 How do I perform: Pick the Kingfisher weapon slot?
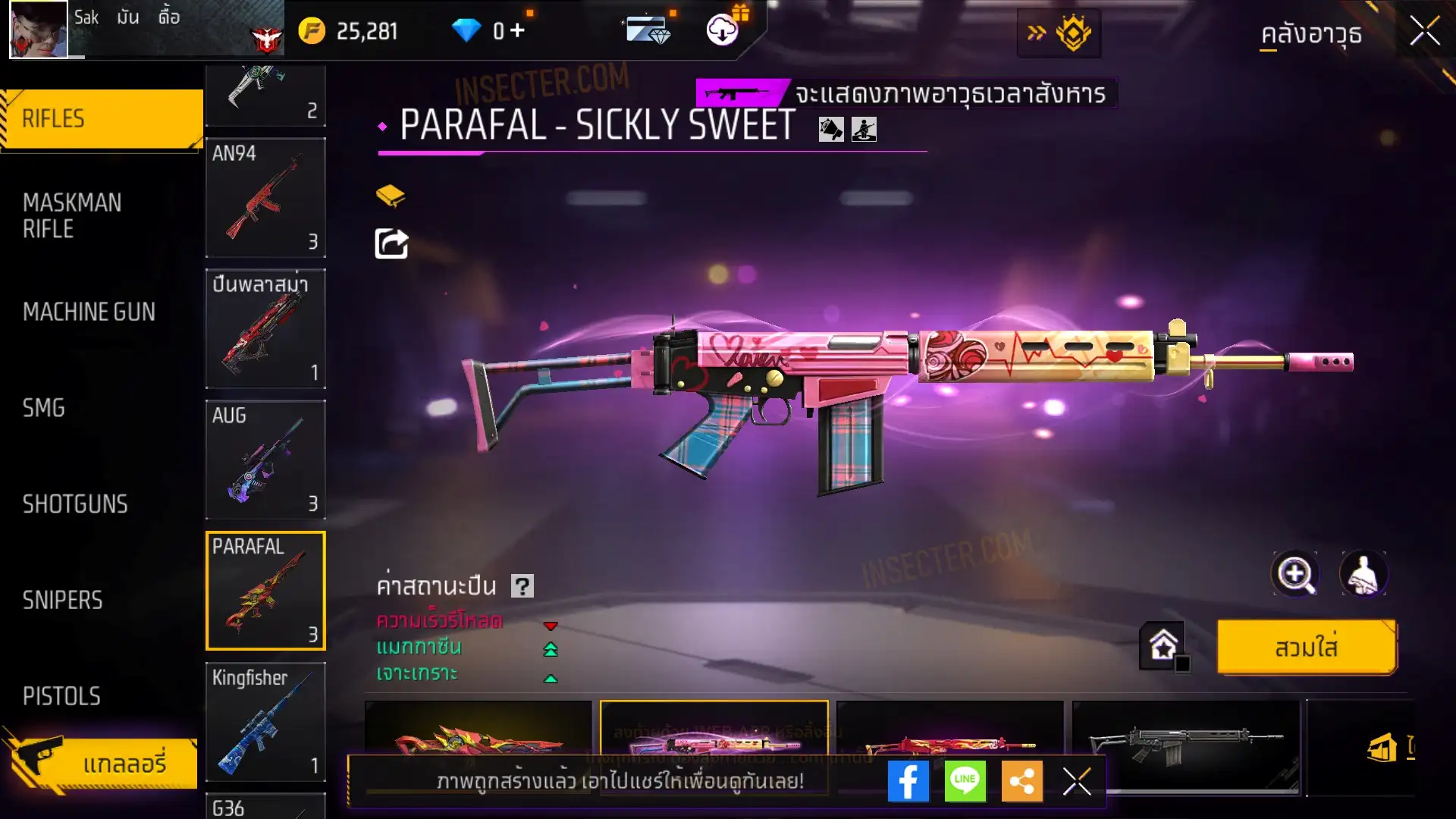[265, 722]
